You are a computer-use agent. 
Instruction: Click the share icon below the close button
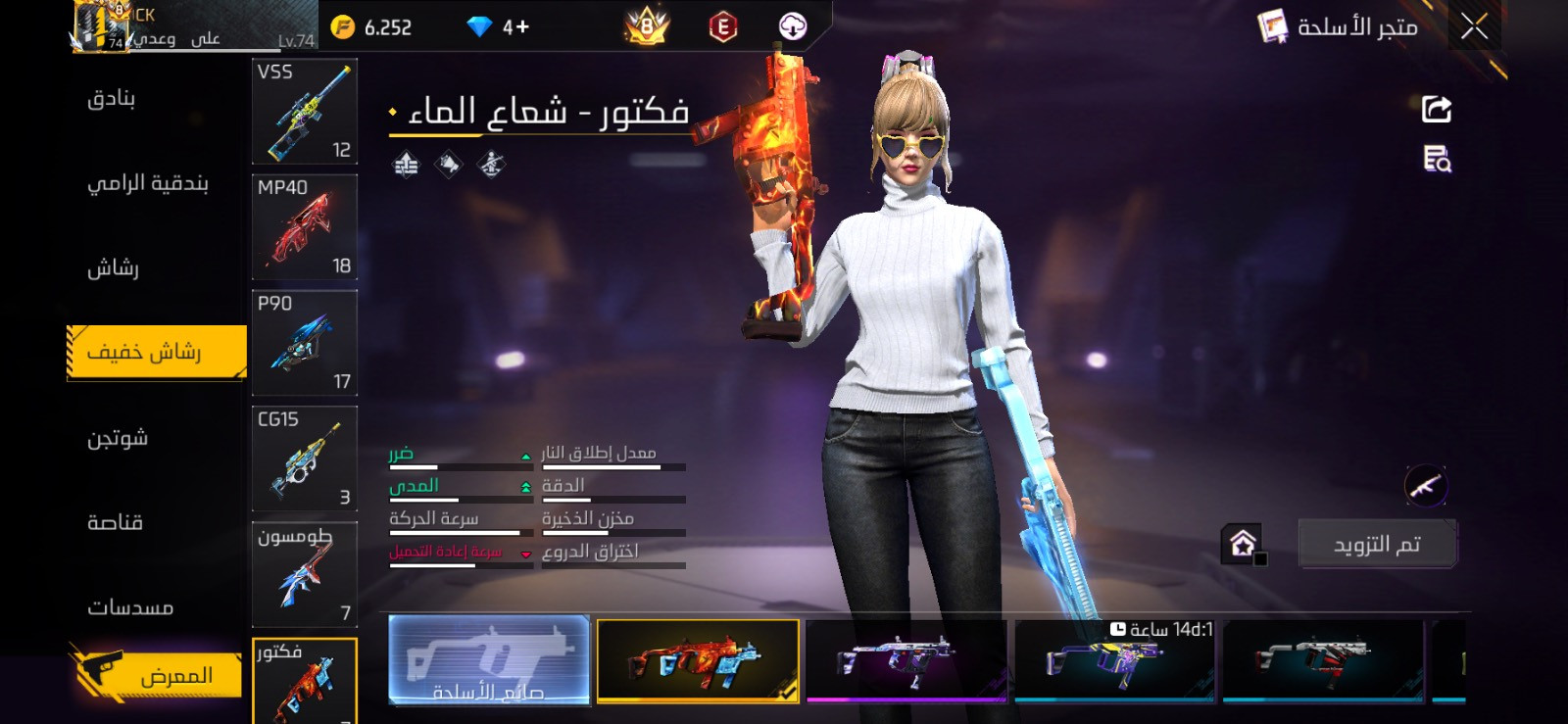point(1435,108)
